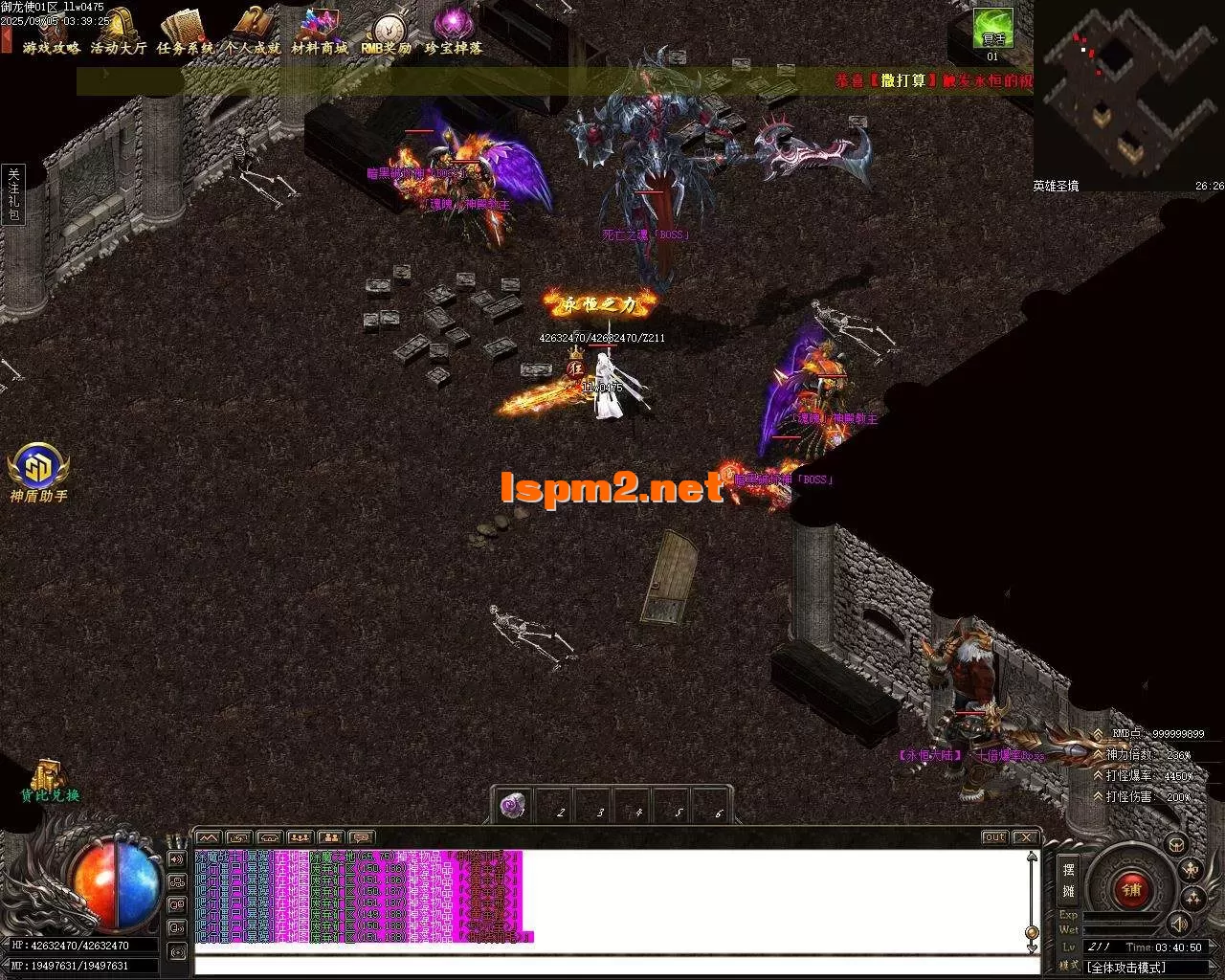Viewport: 1225px width, 980px height.
Task: Close the chat panel with X
Action: pyautogui.click(x=1024, y=837)
